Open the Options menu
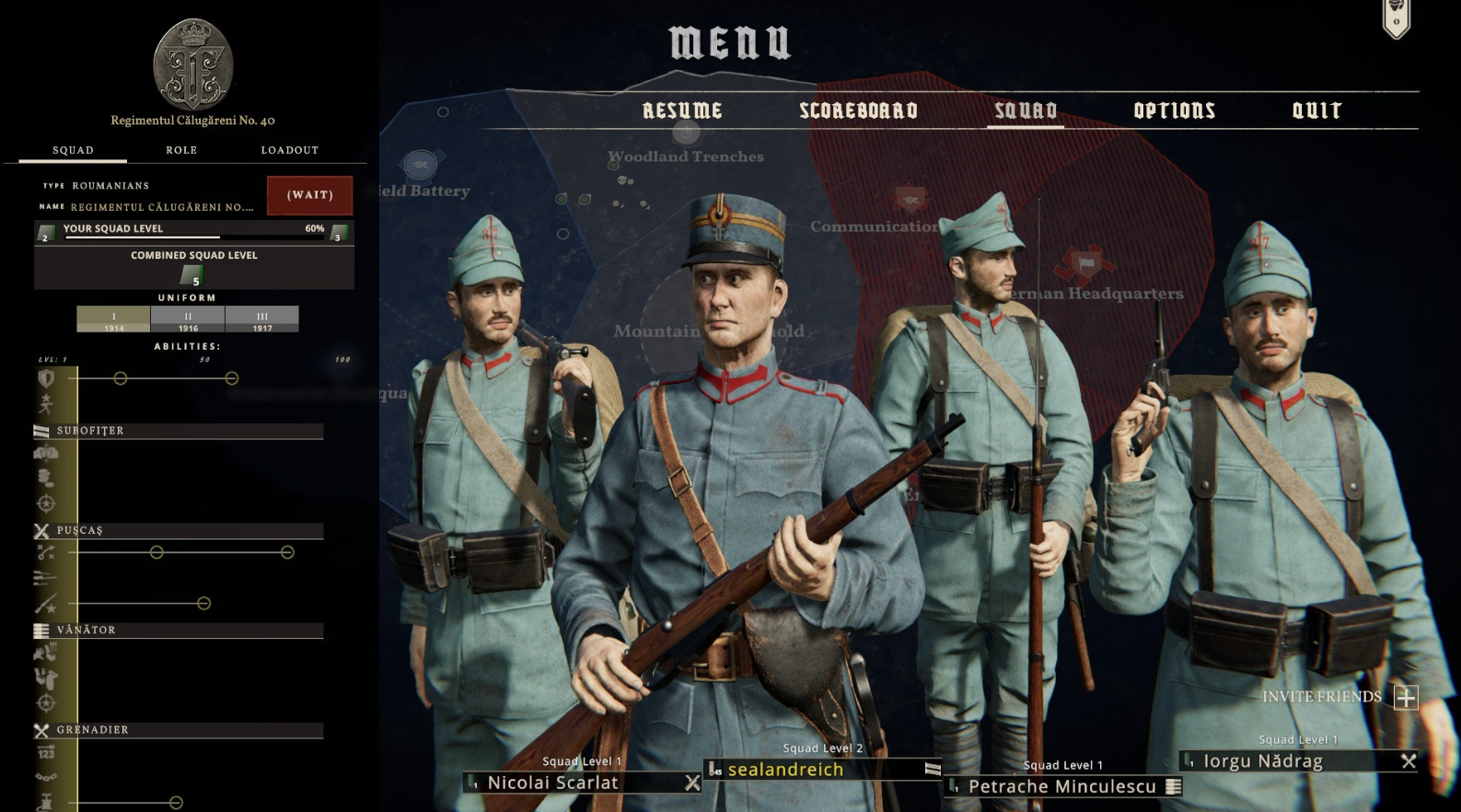Screen dimensions: 1461x812 click(1174, 111)
